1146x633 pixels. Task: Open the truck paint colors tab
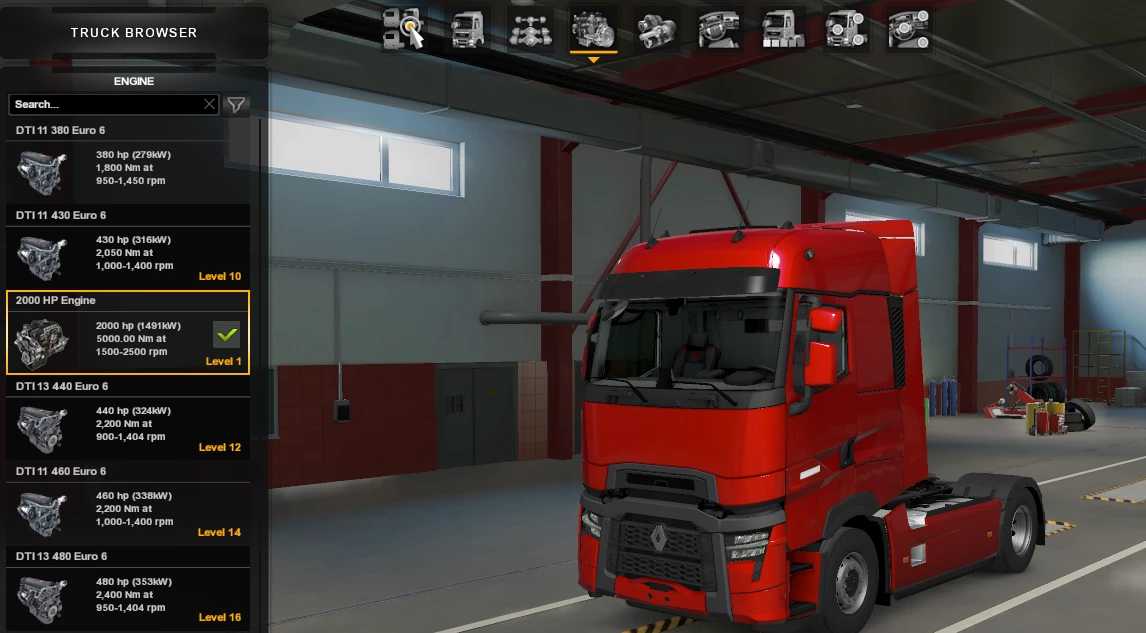(782, 29)
